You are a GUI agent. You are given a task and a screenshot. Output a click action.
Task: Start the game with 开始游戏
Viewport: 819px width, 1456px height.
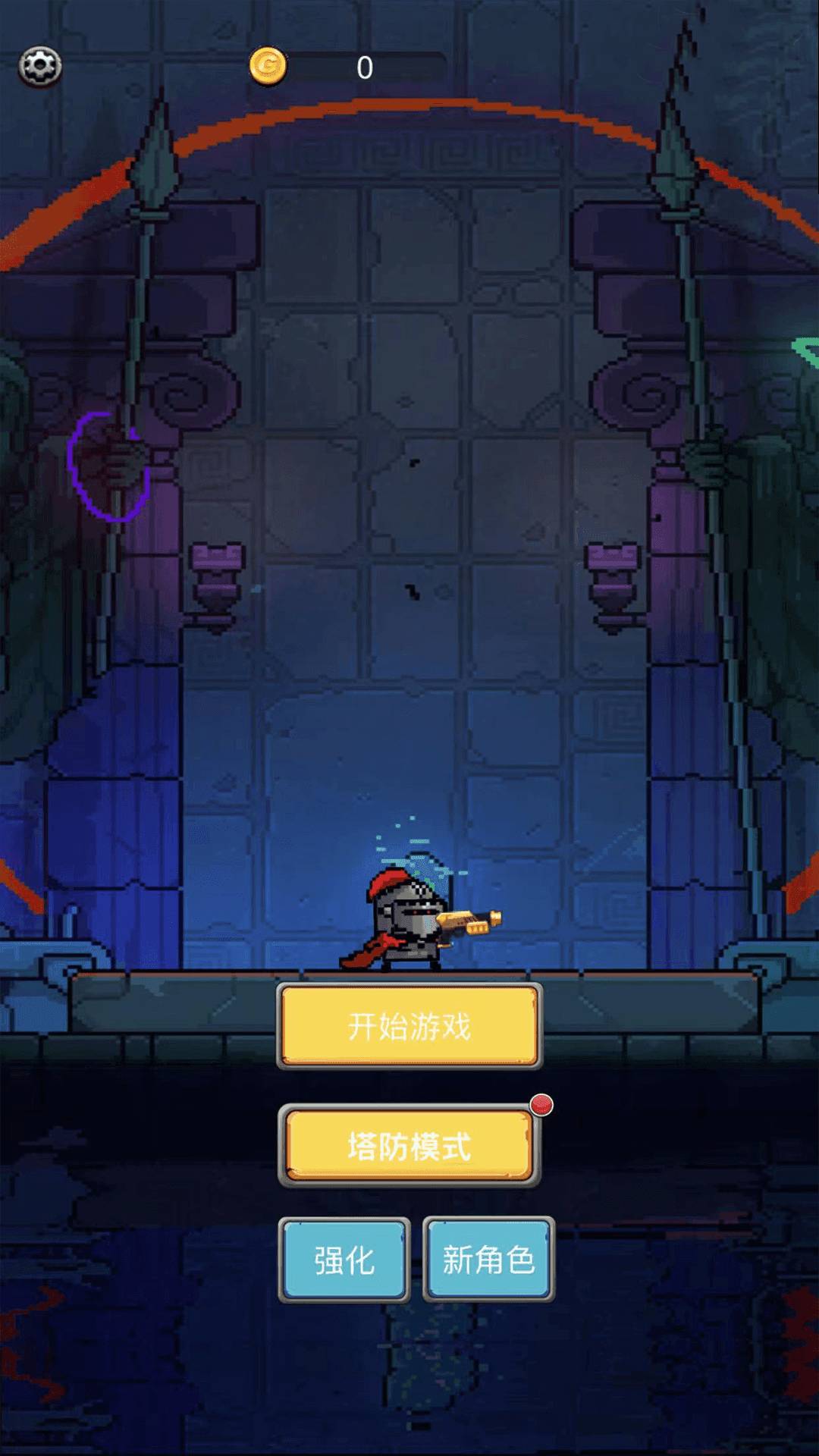[x=409, y=1026]
